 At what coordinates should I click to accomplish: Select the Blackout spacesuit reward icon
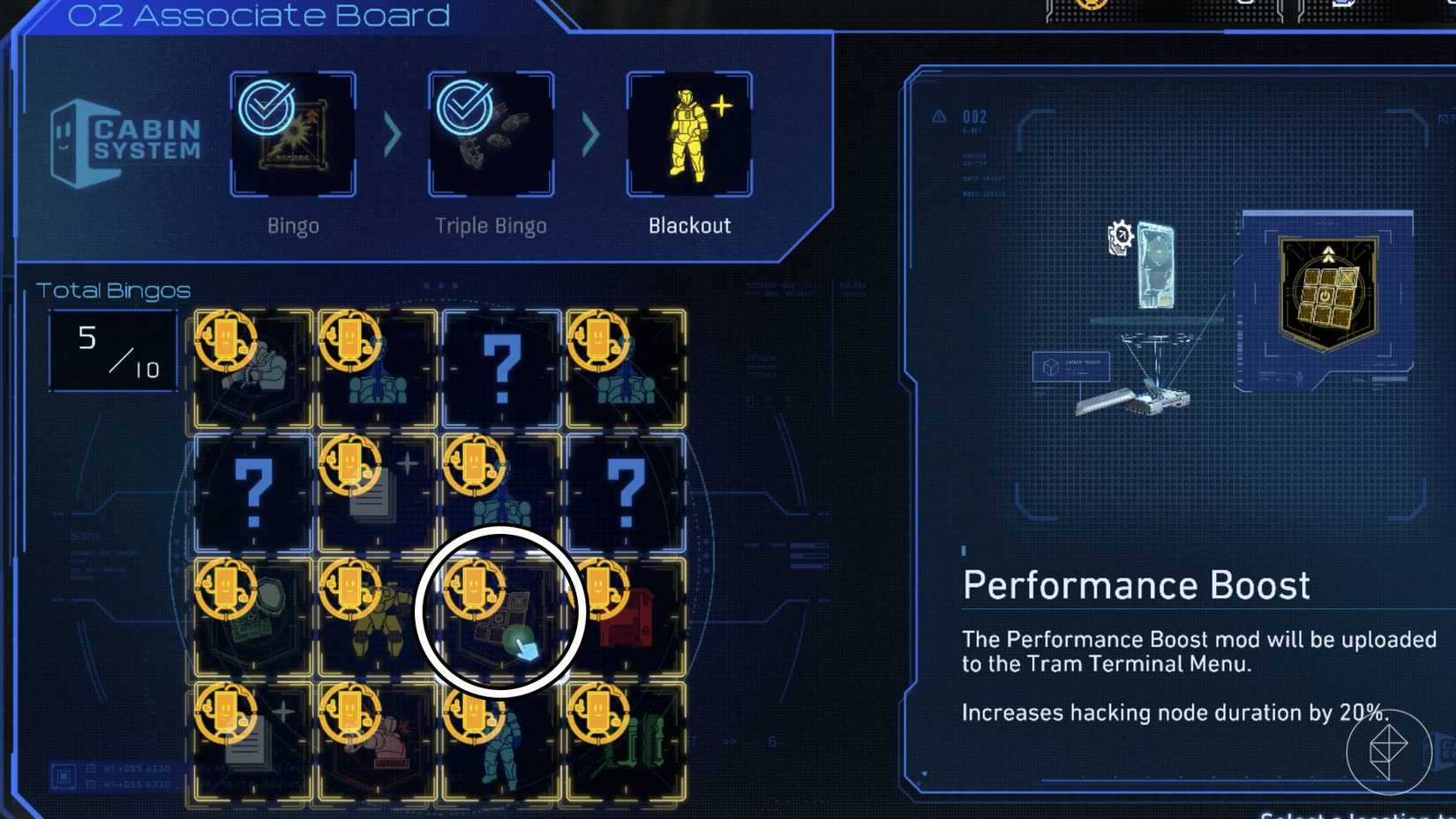point(690,134)
